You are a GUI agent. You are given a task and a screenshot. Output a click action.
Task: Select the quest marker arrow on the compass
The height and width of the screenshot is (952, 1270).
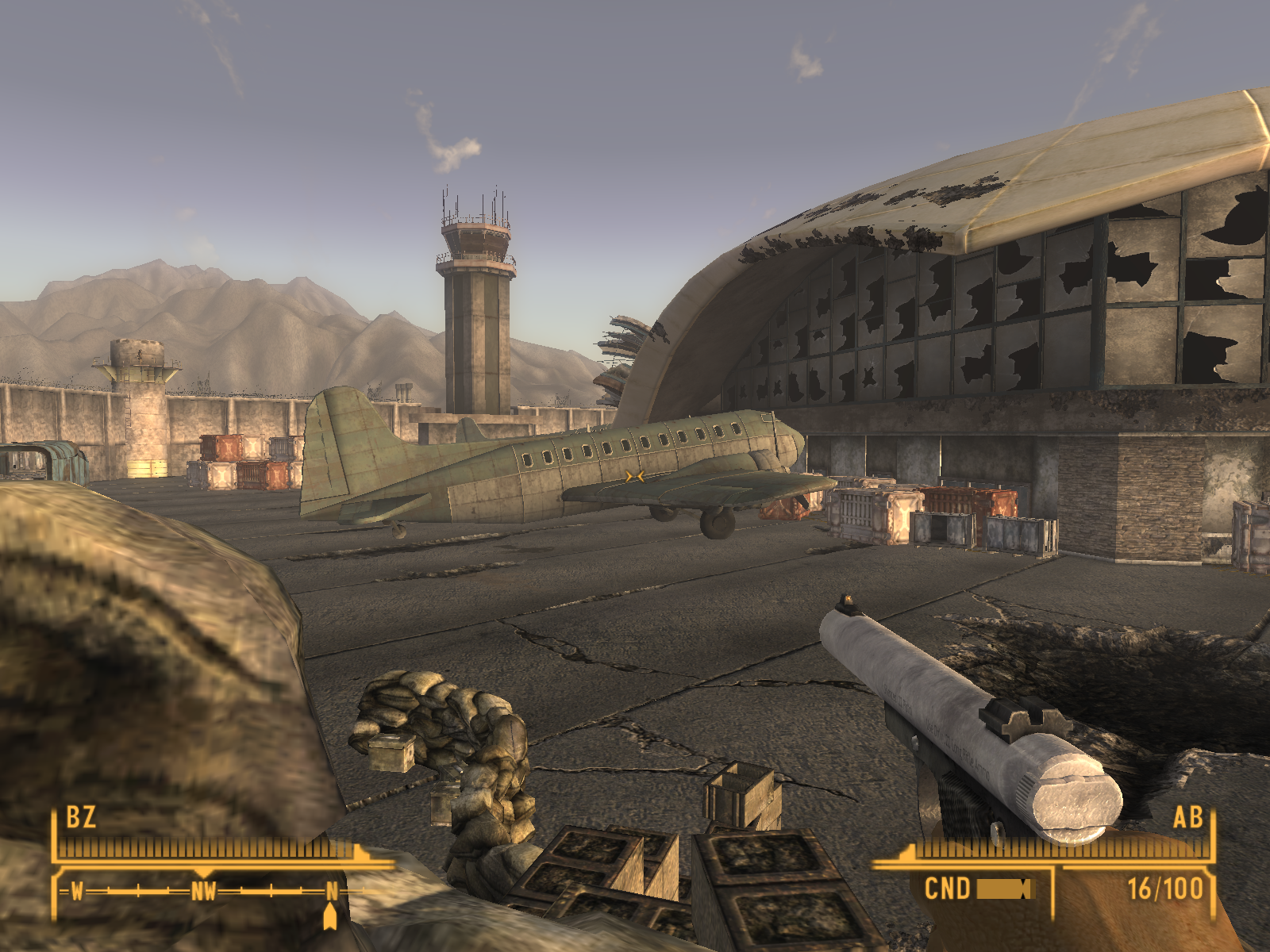(x=330, y=917)
